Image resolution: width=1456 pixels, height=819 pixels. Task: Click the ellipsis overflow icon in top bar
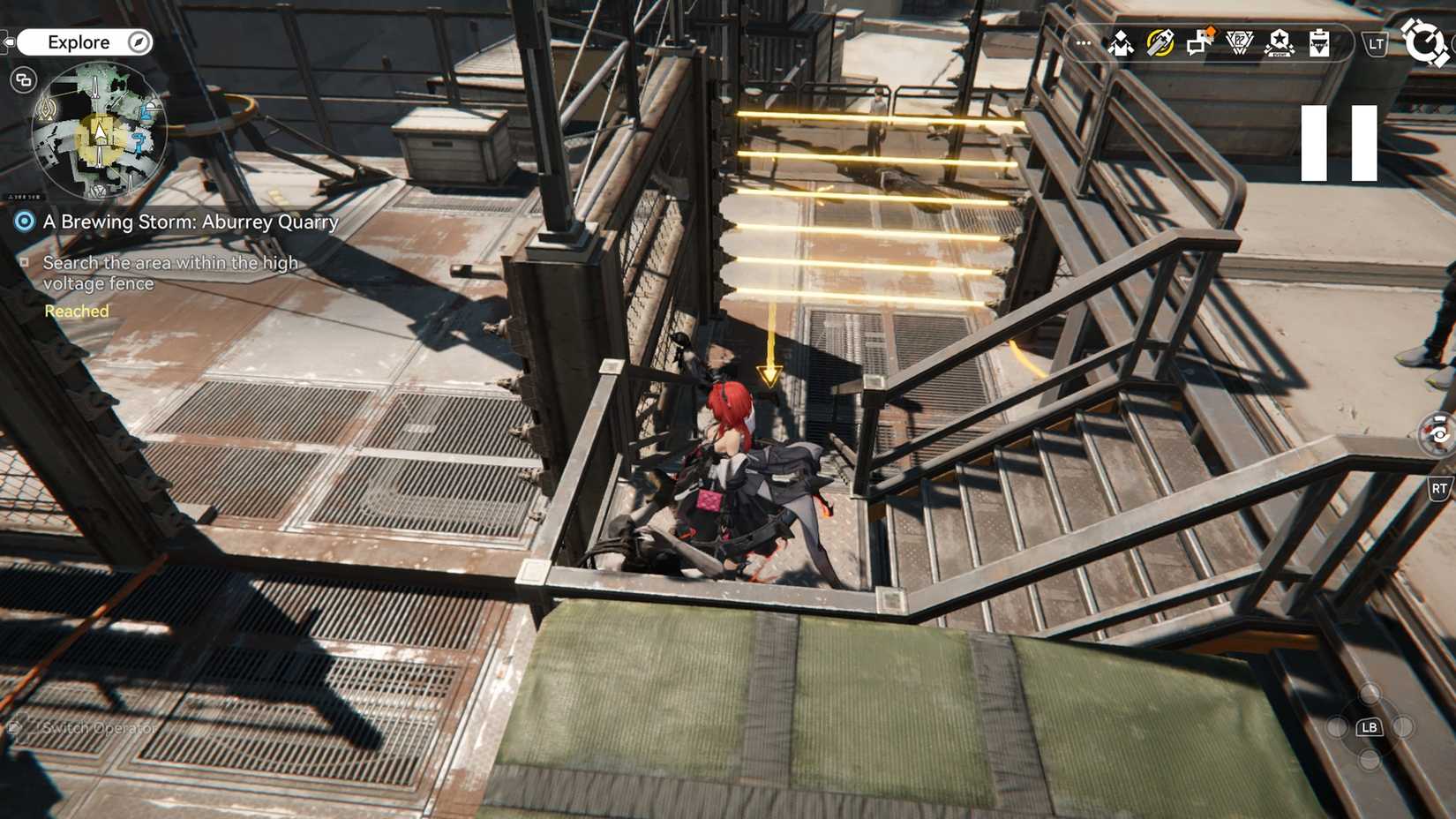click(1083, 41)
